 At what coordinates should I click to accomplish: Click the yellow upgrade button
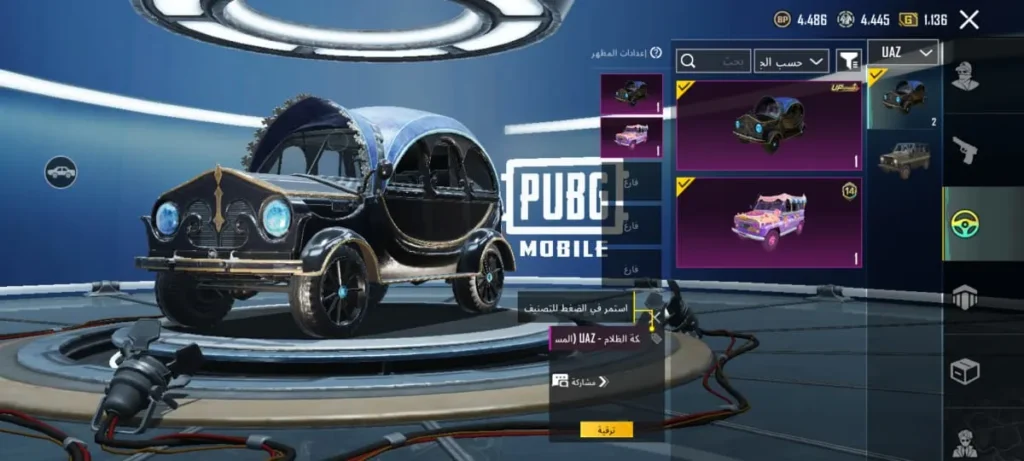[x=606, y=429]
